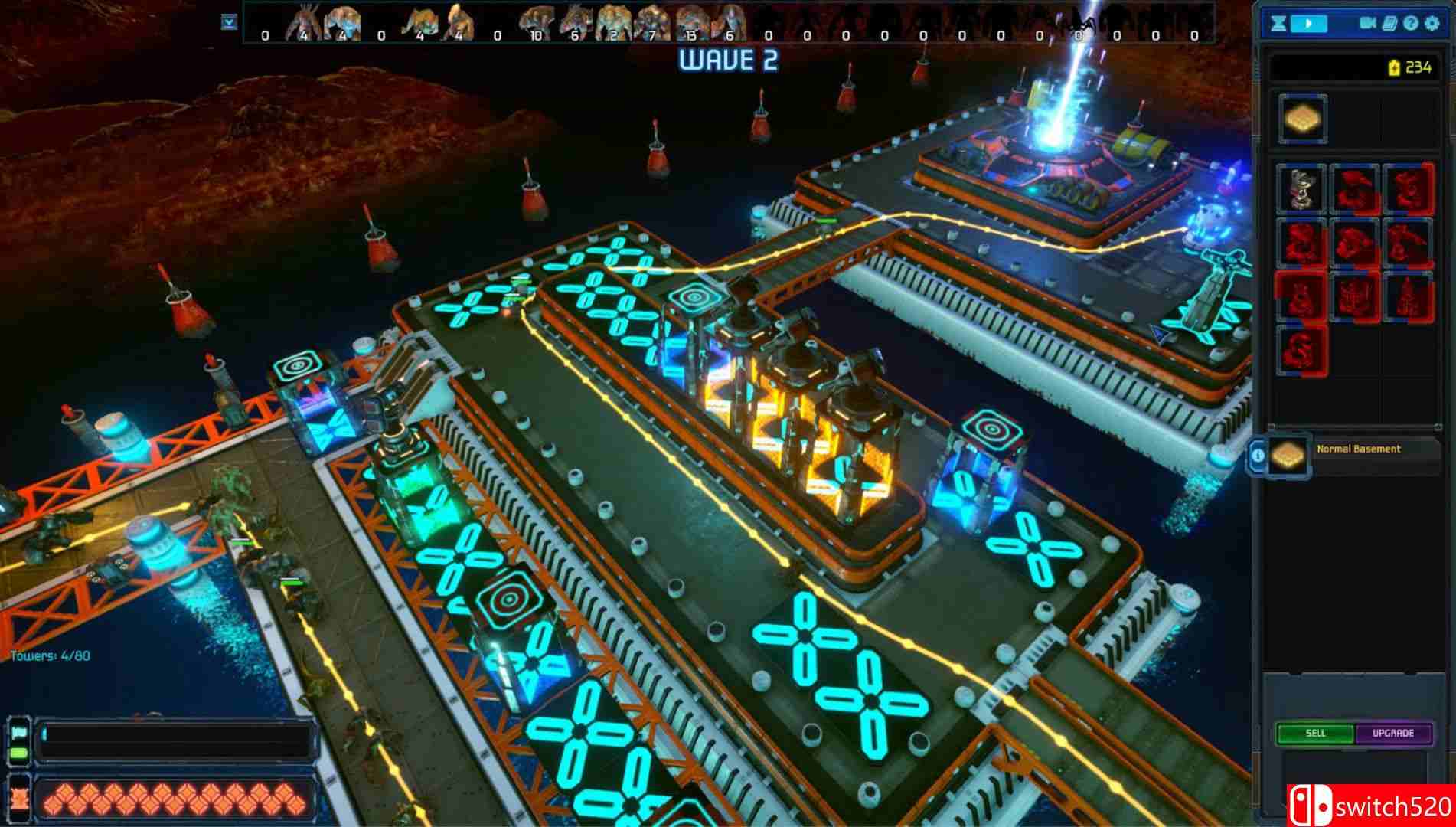This screenshot has height=827, width=1456.
Task: Click the yellow energy currency icon
Action: point(1394,67)
